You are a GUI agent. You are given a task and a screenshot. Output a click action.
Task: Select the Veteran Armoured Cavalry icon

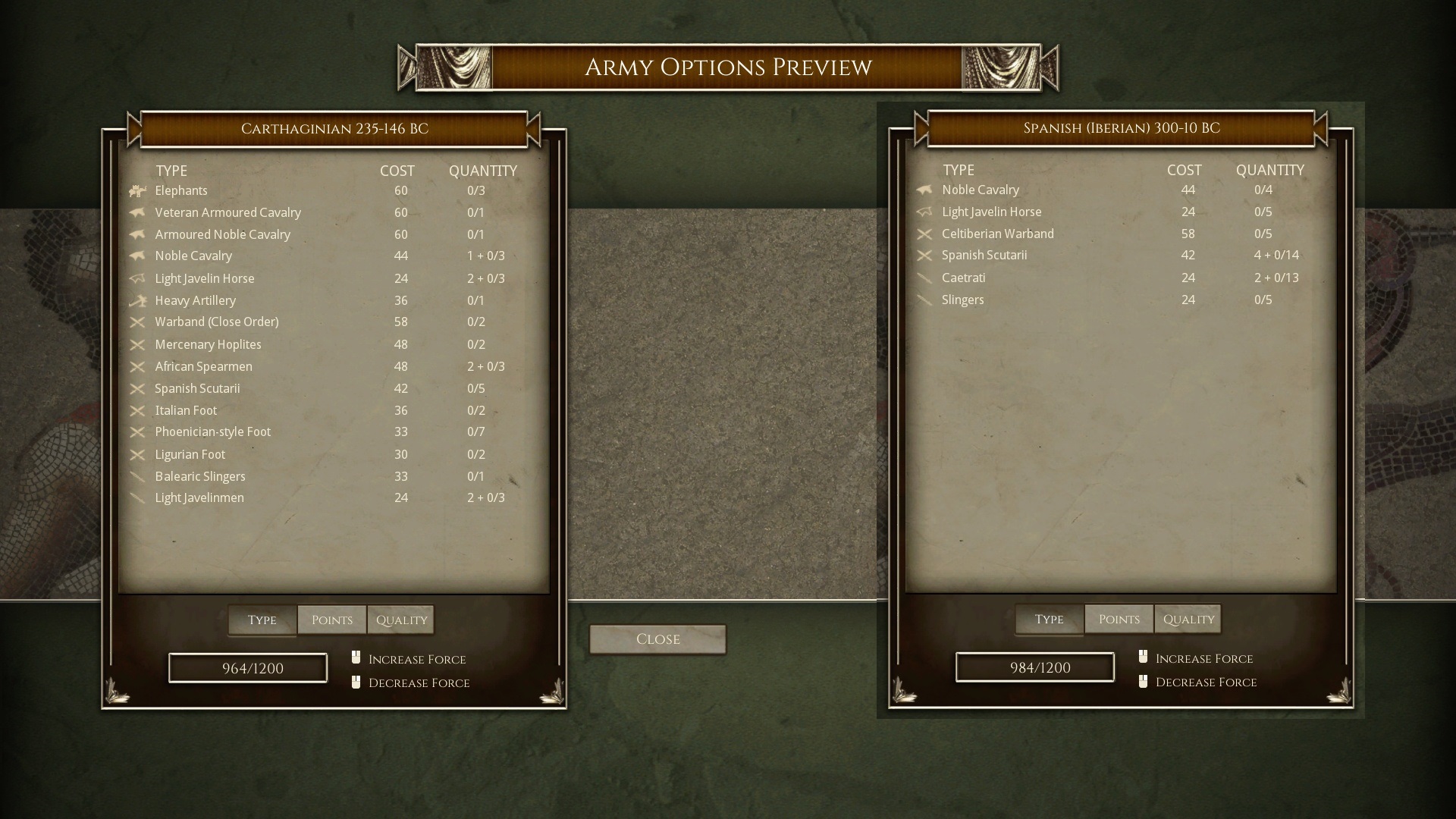[x=140, y=213]
